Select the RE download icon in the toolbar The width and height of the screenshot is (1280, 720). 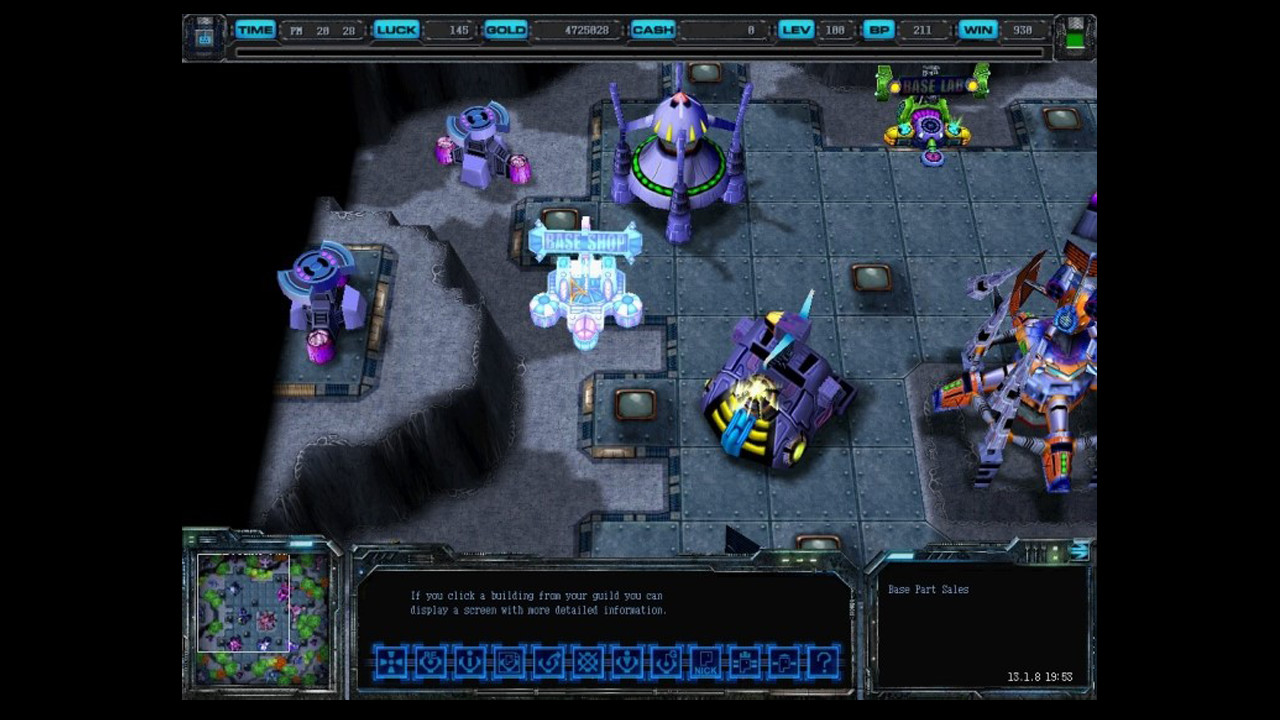(429, 662)
